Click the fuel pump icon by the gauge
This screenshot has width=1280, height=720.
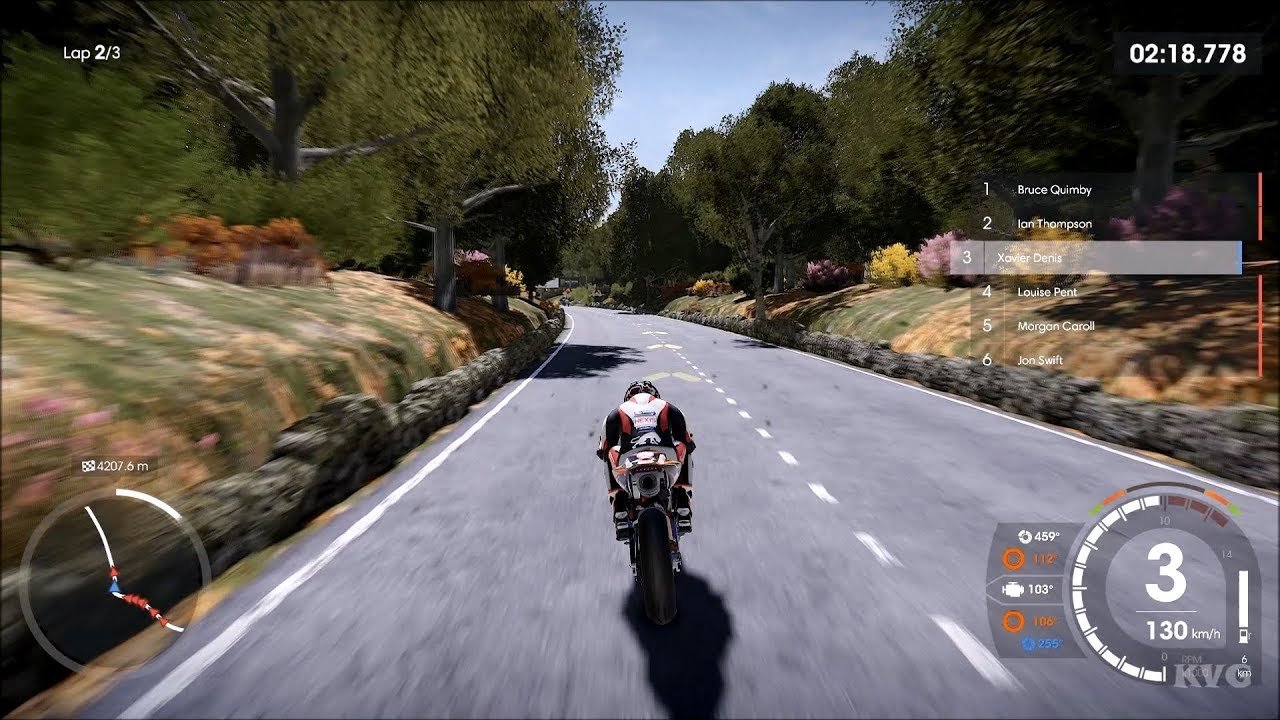tap(1245, 635)
